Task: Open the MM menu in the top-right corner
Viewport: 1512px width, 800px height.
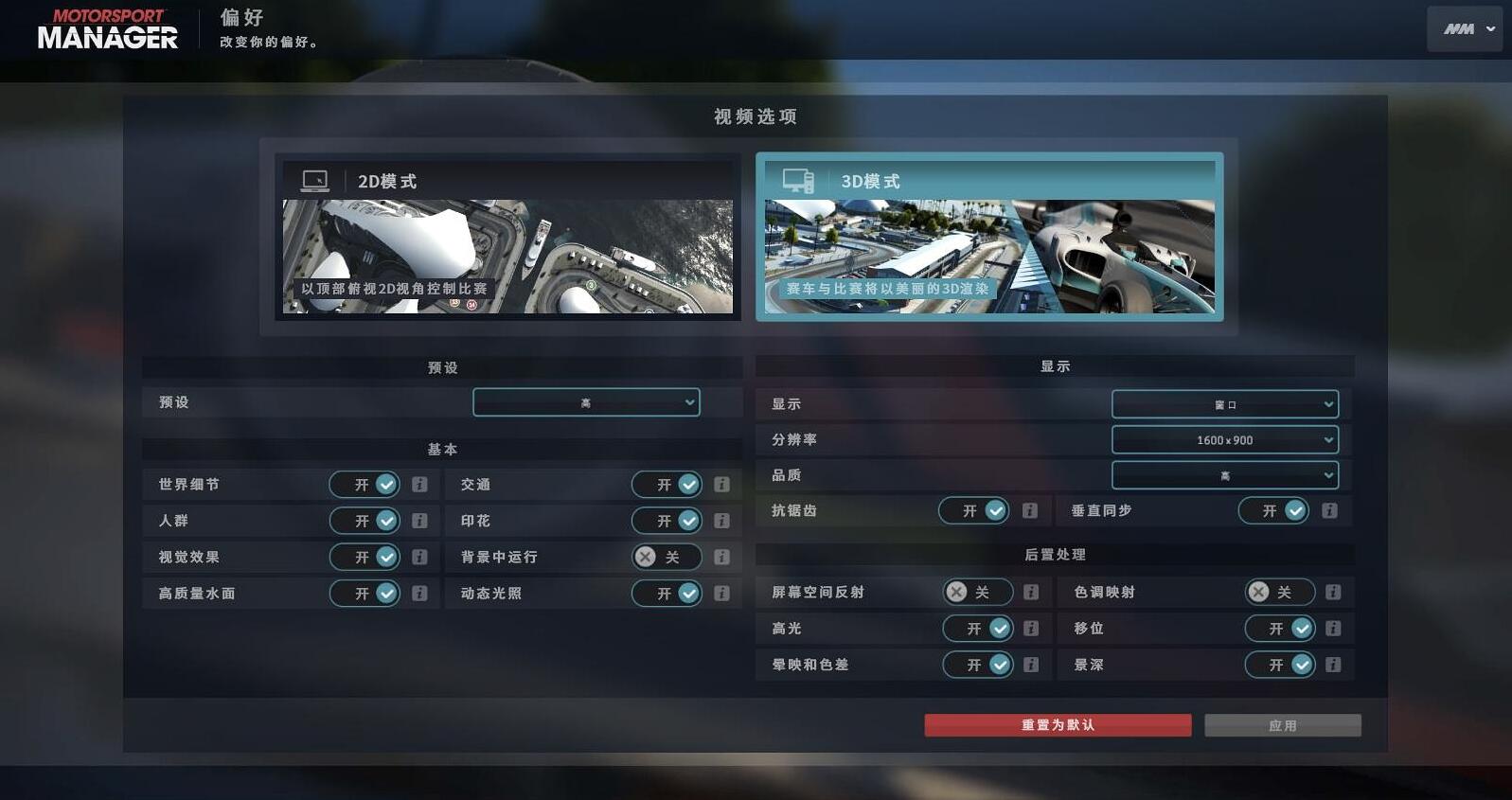Action: coord(1464,28)
